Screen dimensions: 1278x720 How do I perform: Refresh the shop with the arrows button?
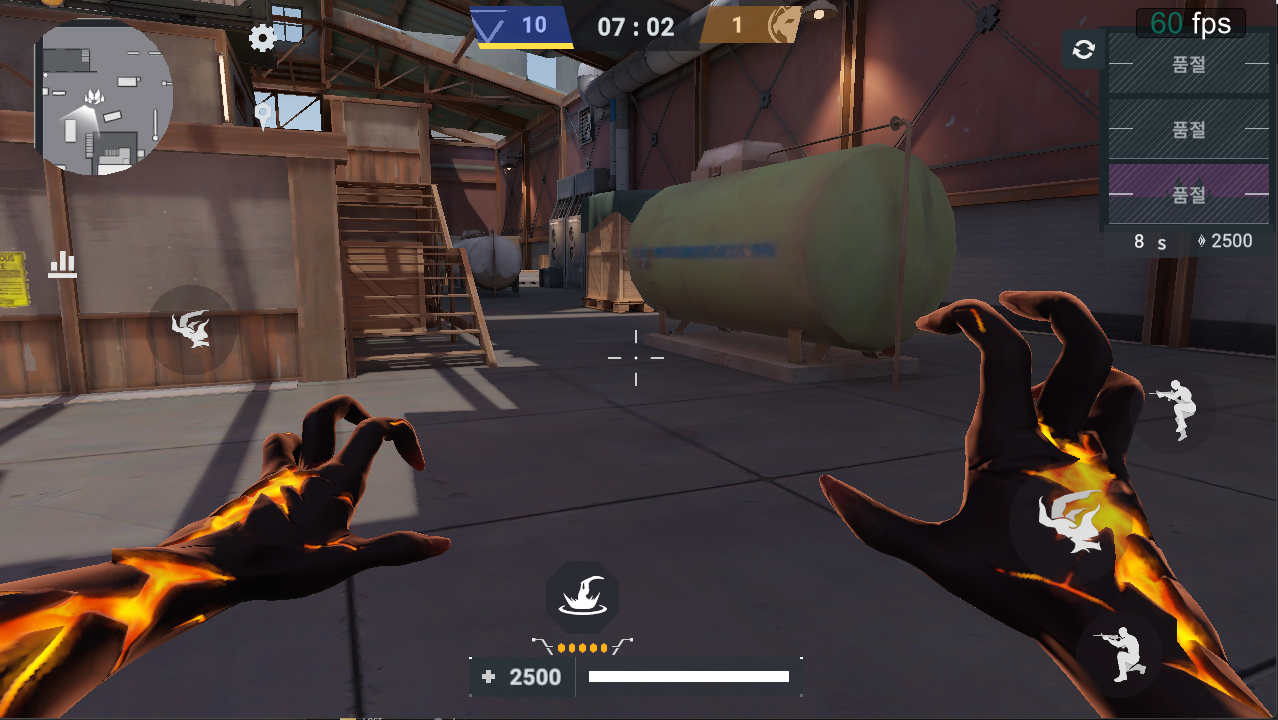(1083, 49)
